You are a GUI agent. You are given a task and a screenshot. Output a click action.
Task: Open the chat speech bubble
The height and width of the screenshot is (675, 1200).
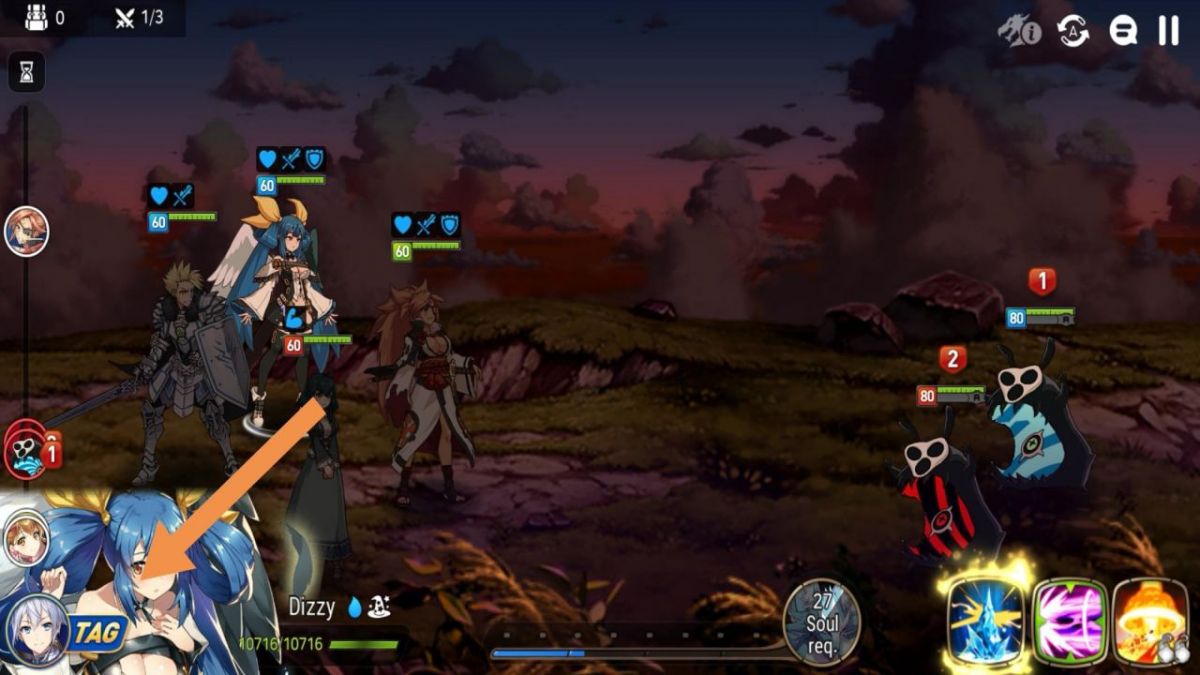point(1123,31)
